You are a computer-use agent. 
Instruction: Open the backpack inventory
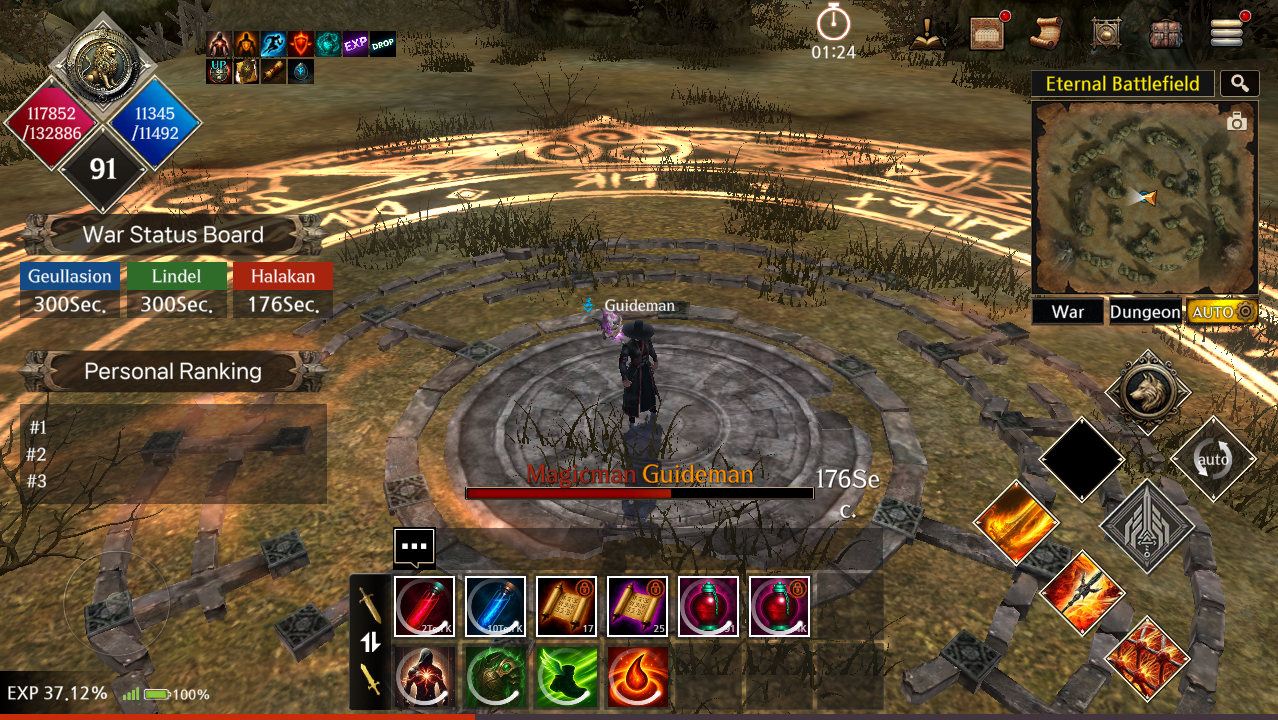1166,33
